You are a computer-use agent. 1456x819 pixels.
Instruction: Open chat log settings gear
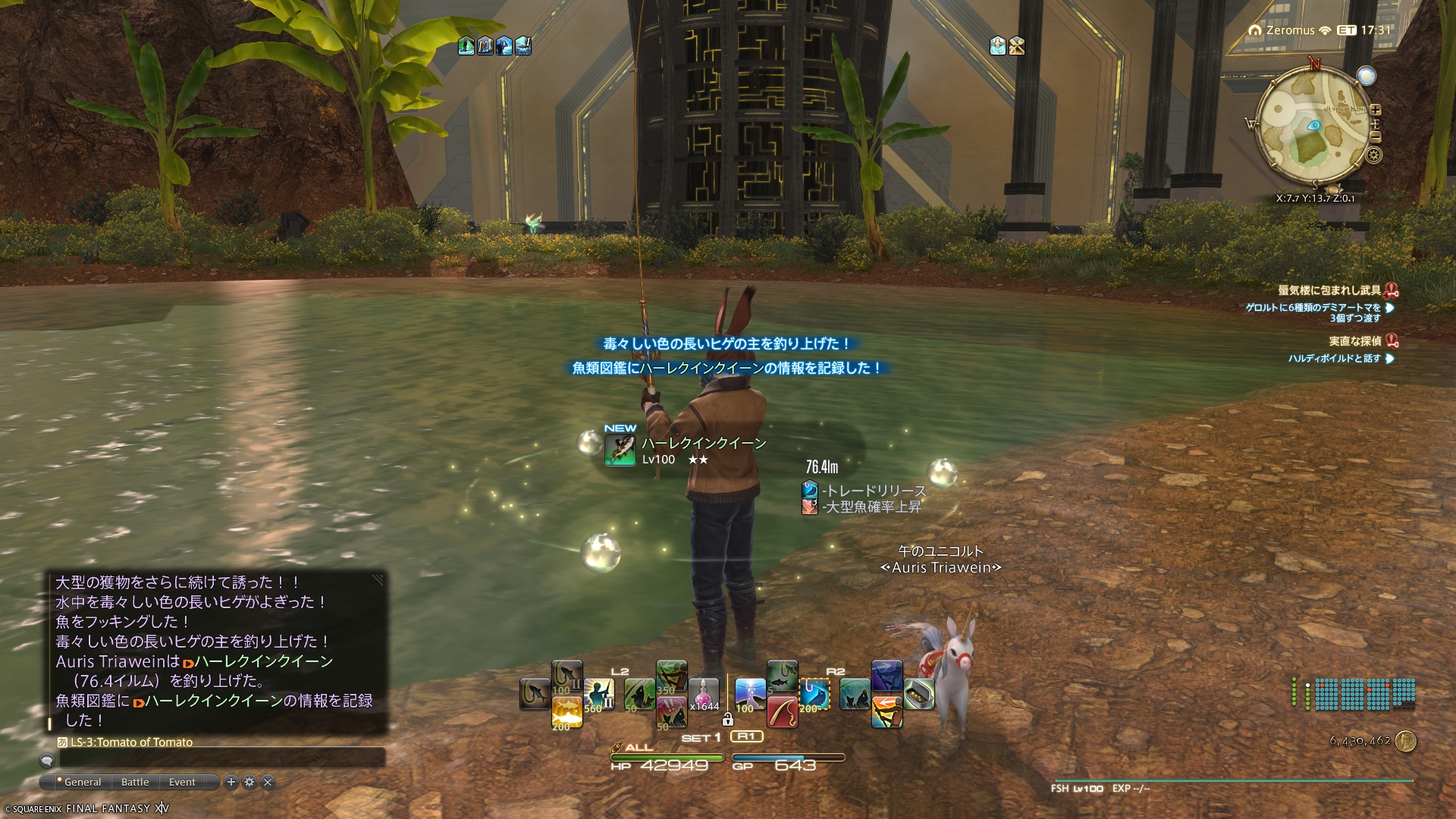(249, 782)
